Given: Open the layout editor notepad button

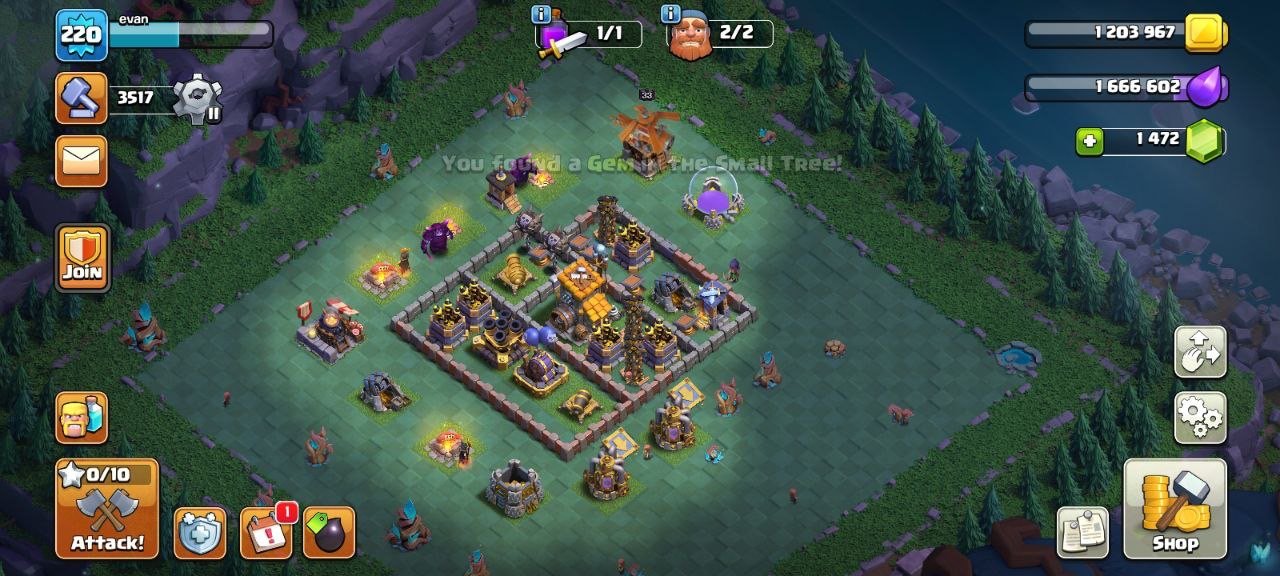Looking at the screenshot, I should click(1083, 532).
